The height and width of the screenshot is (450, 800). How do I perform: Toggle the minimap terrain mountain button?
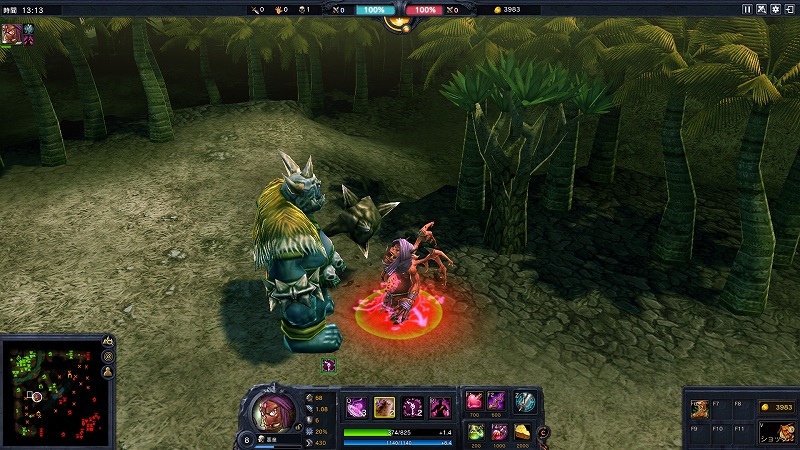pyautogui.click(x=108, y=342)
